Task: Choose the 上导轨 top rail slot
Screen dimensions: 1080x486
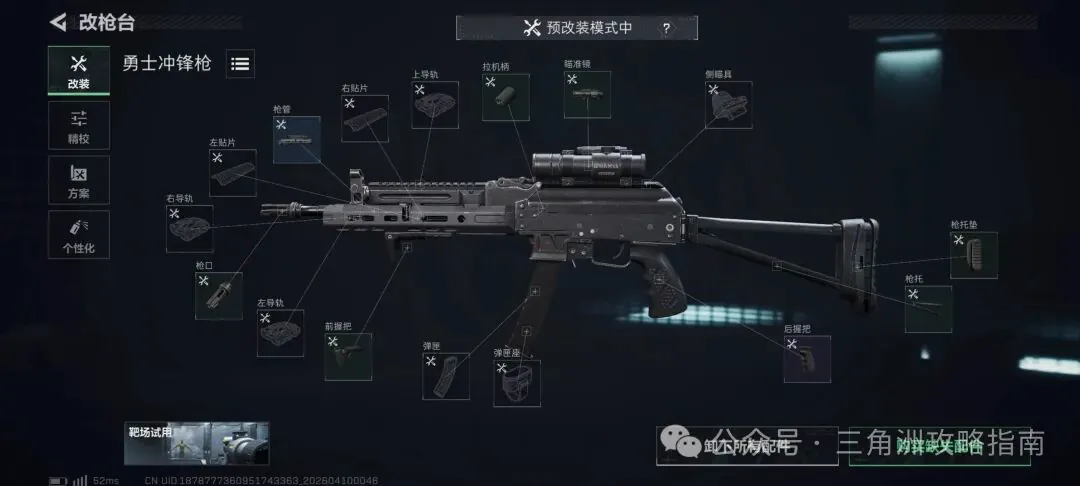Action: tap(435, 105)
